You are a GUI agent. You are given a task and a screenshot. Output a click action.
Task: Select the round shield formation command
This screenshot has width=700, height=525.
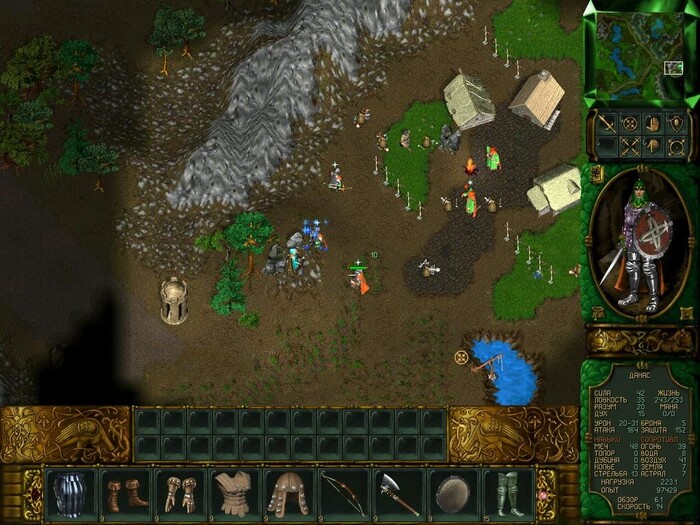click(630, 125)
